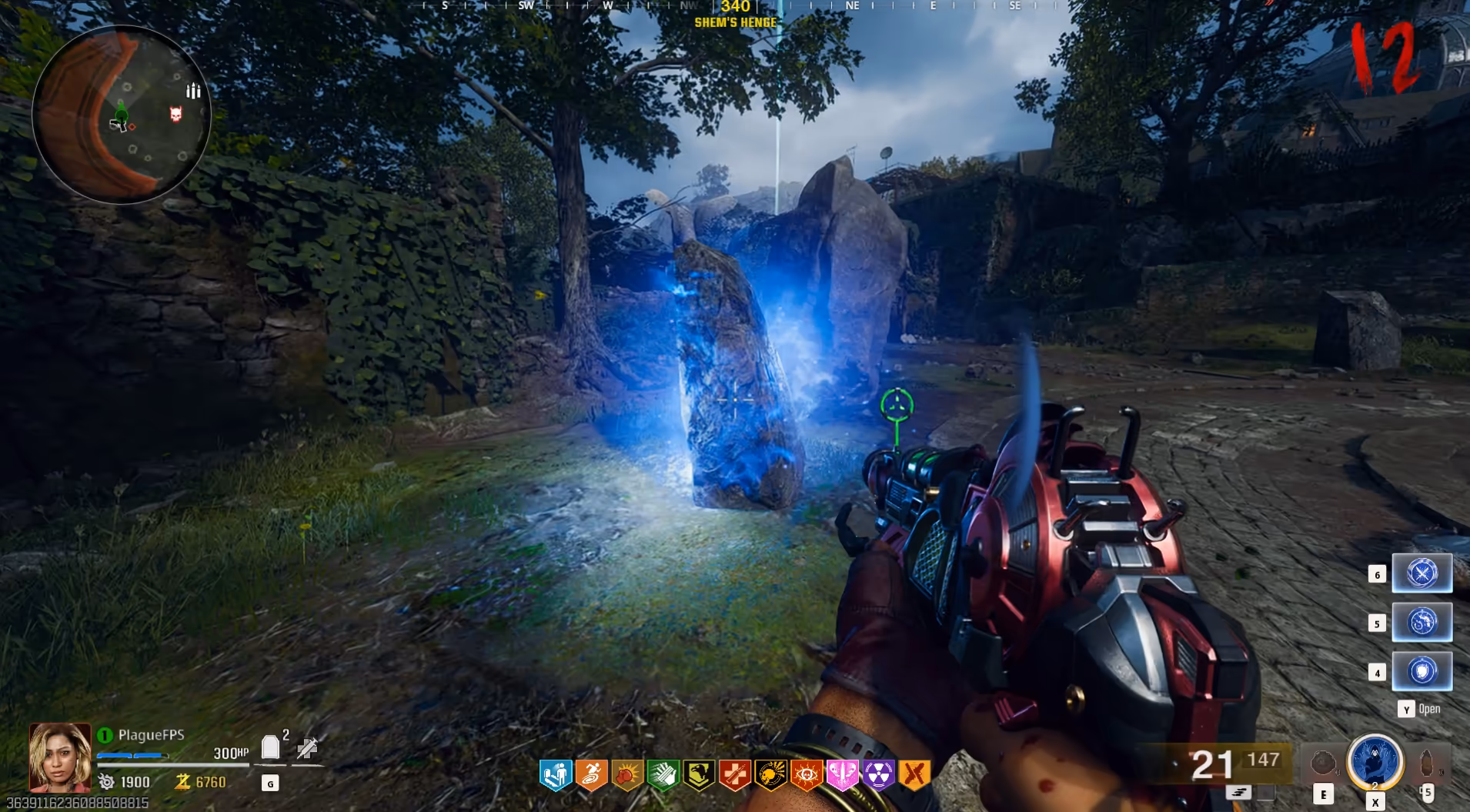The height and width of the screenshot is (812, 1470).
Task: Activate the crossed swords gobblegum slot
Action: click(x=1422, y=573)
